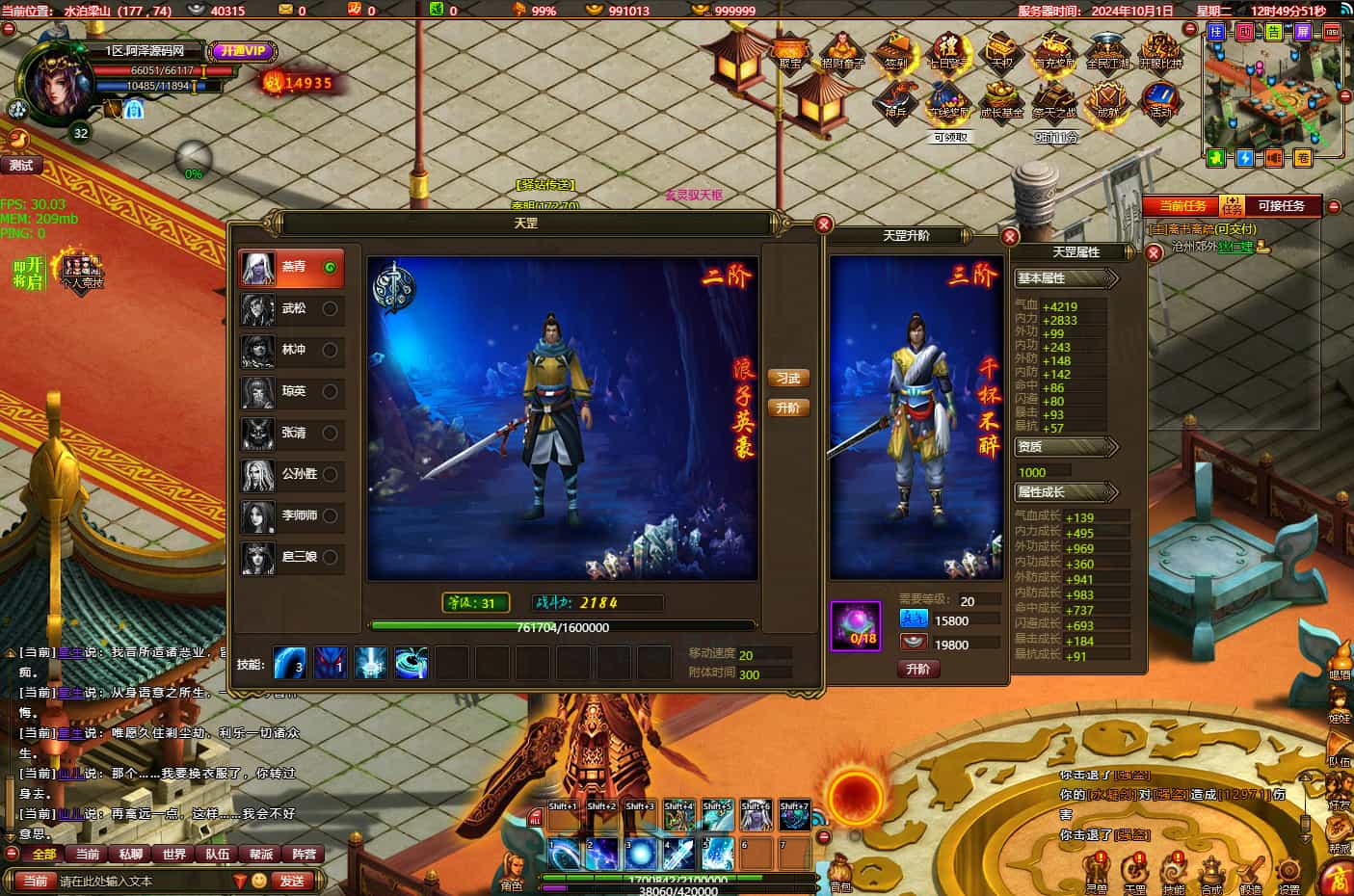
Task: Click the 习武 button
Action: click(x=788, y=378)
